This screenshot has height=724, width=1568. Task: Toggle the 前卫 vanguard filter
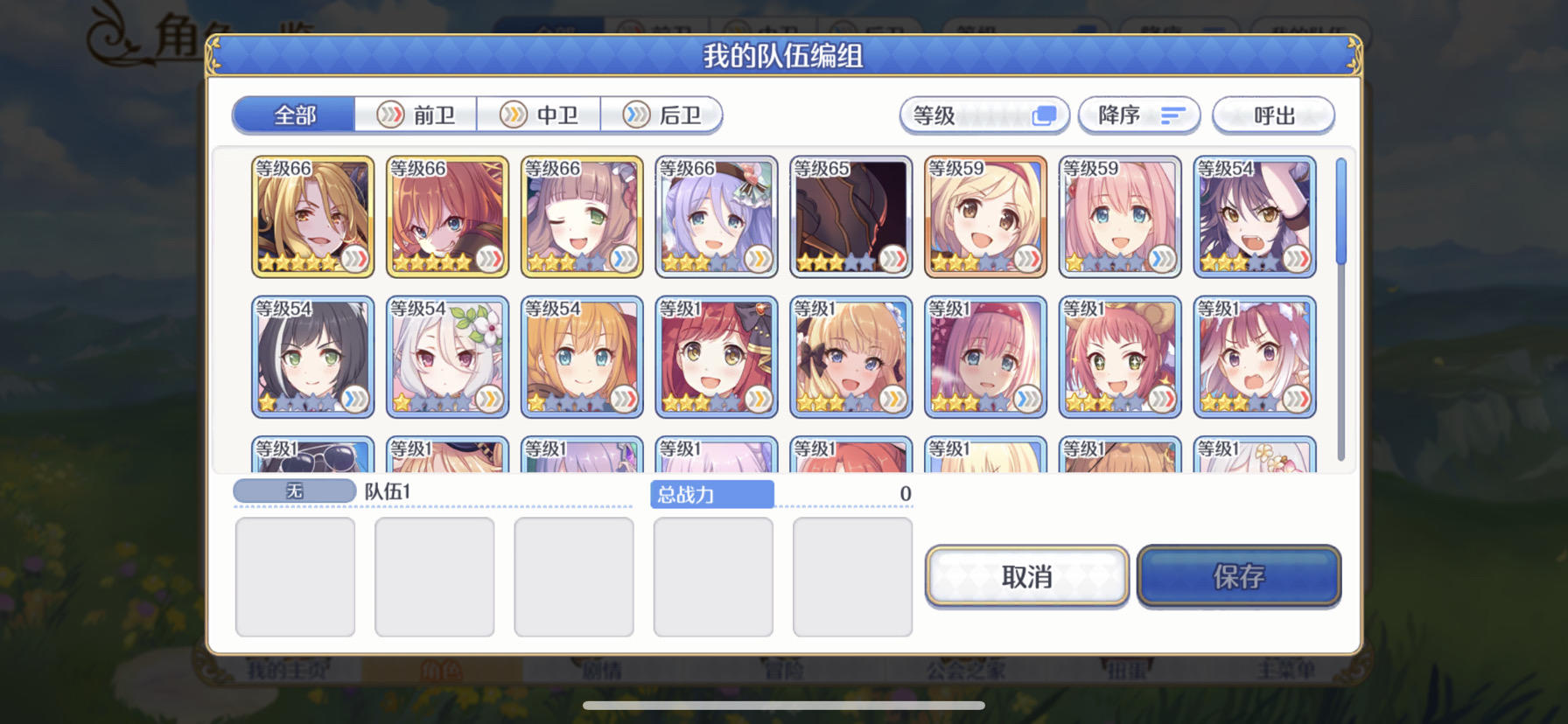coord(416,115)
